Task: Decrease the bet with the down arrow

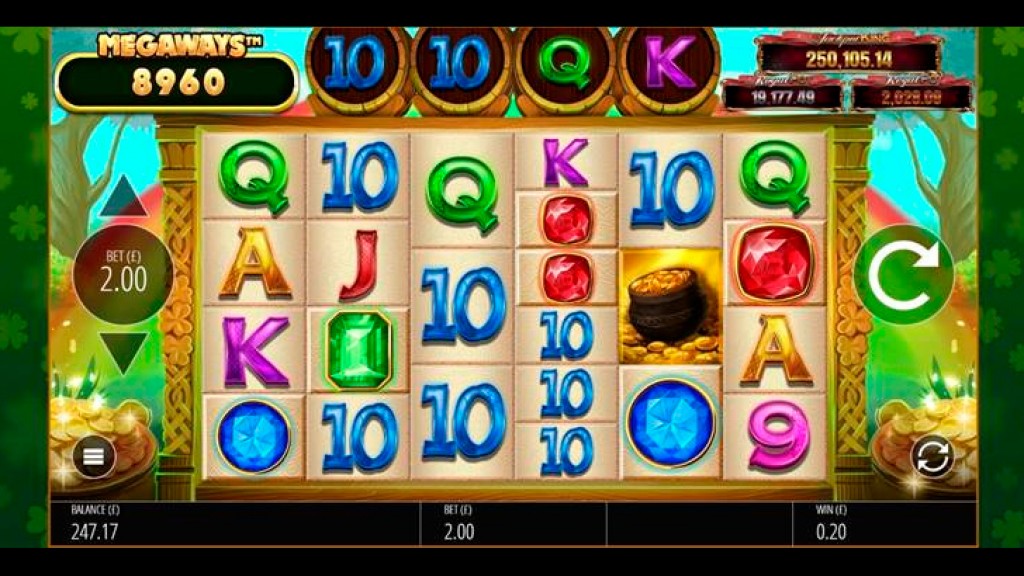Action: 123,352
